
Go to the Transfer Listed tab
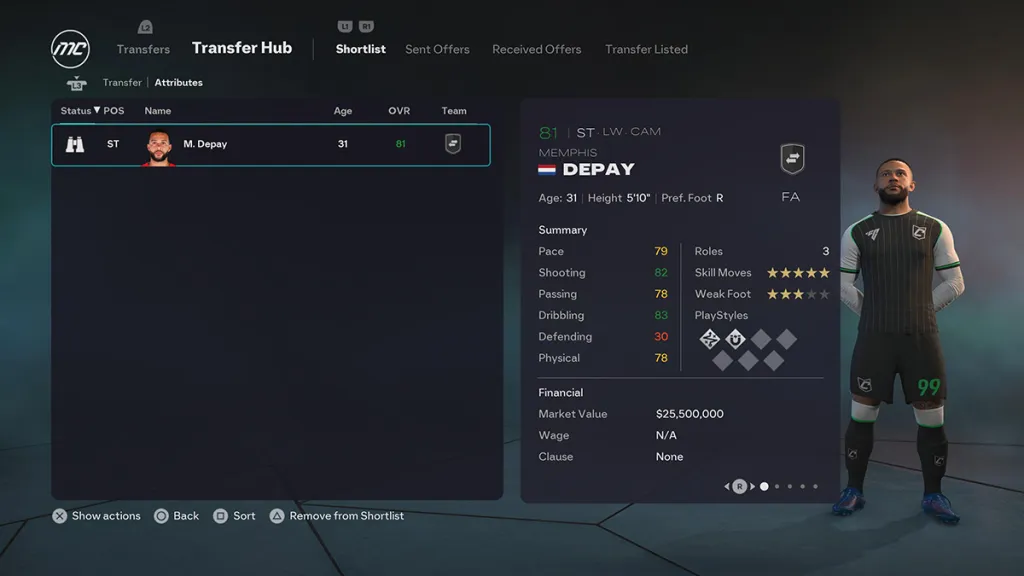click(x=646, y=49)
